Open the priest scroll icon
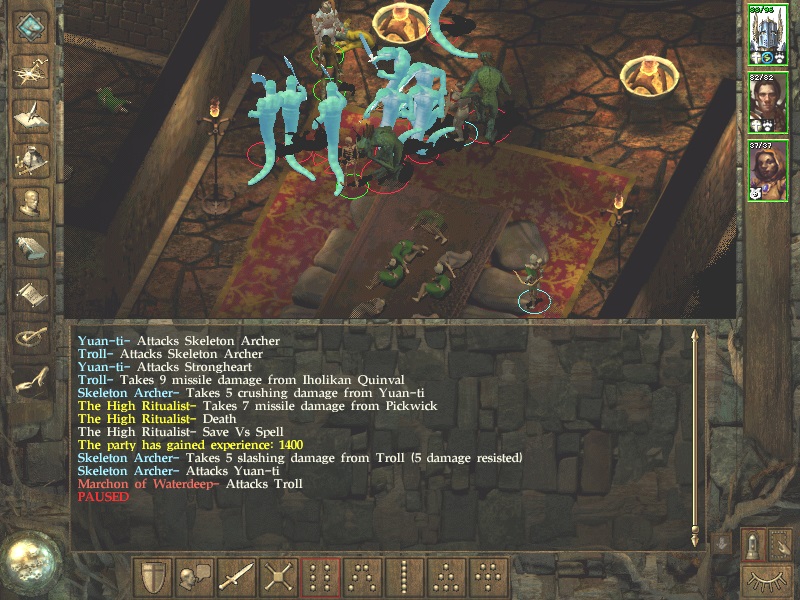 click(x=31, y=291)
